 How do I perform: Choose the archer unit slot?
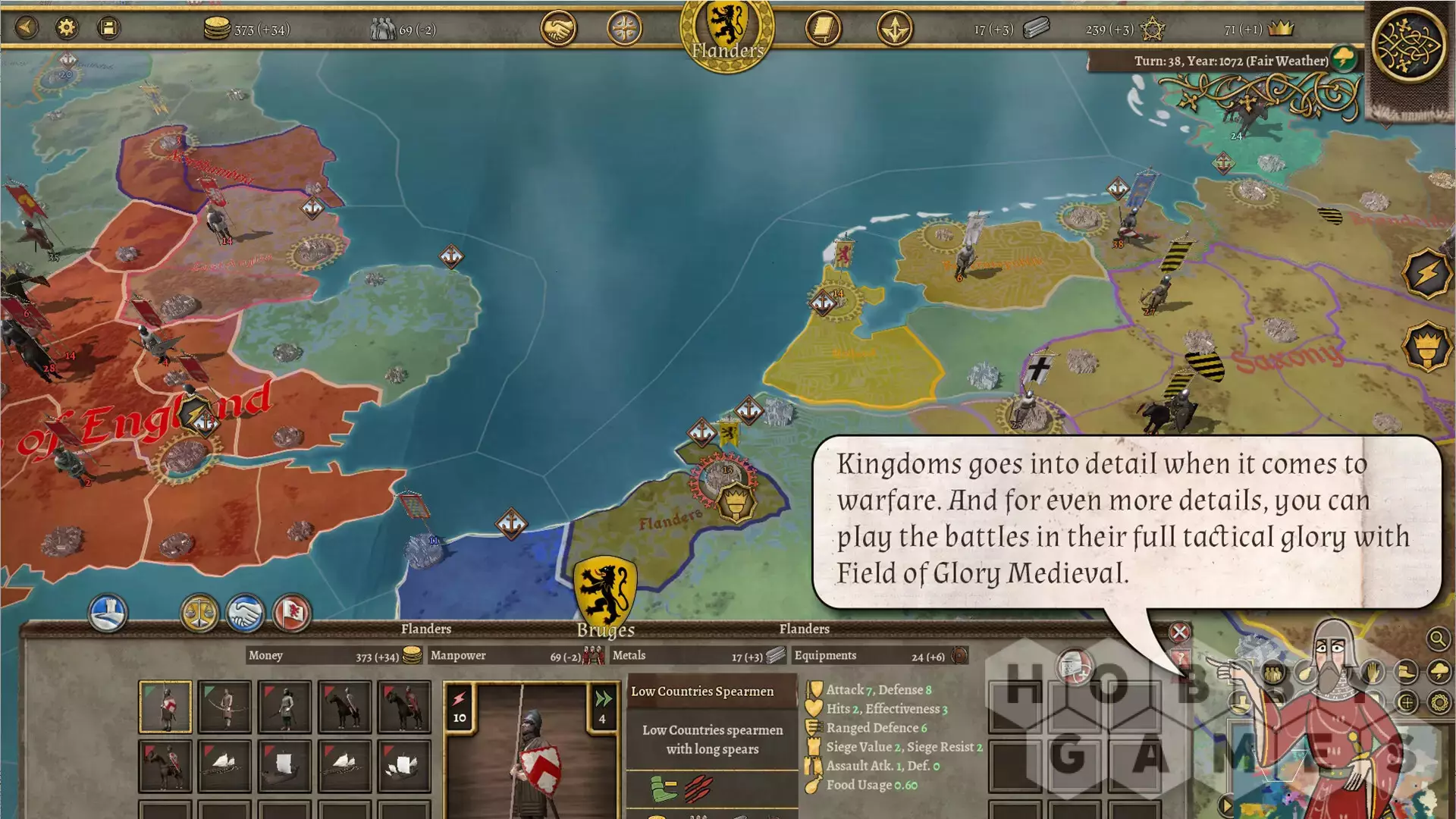pyautogui.click(x=224, y=707)
